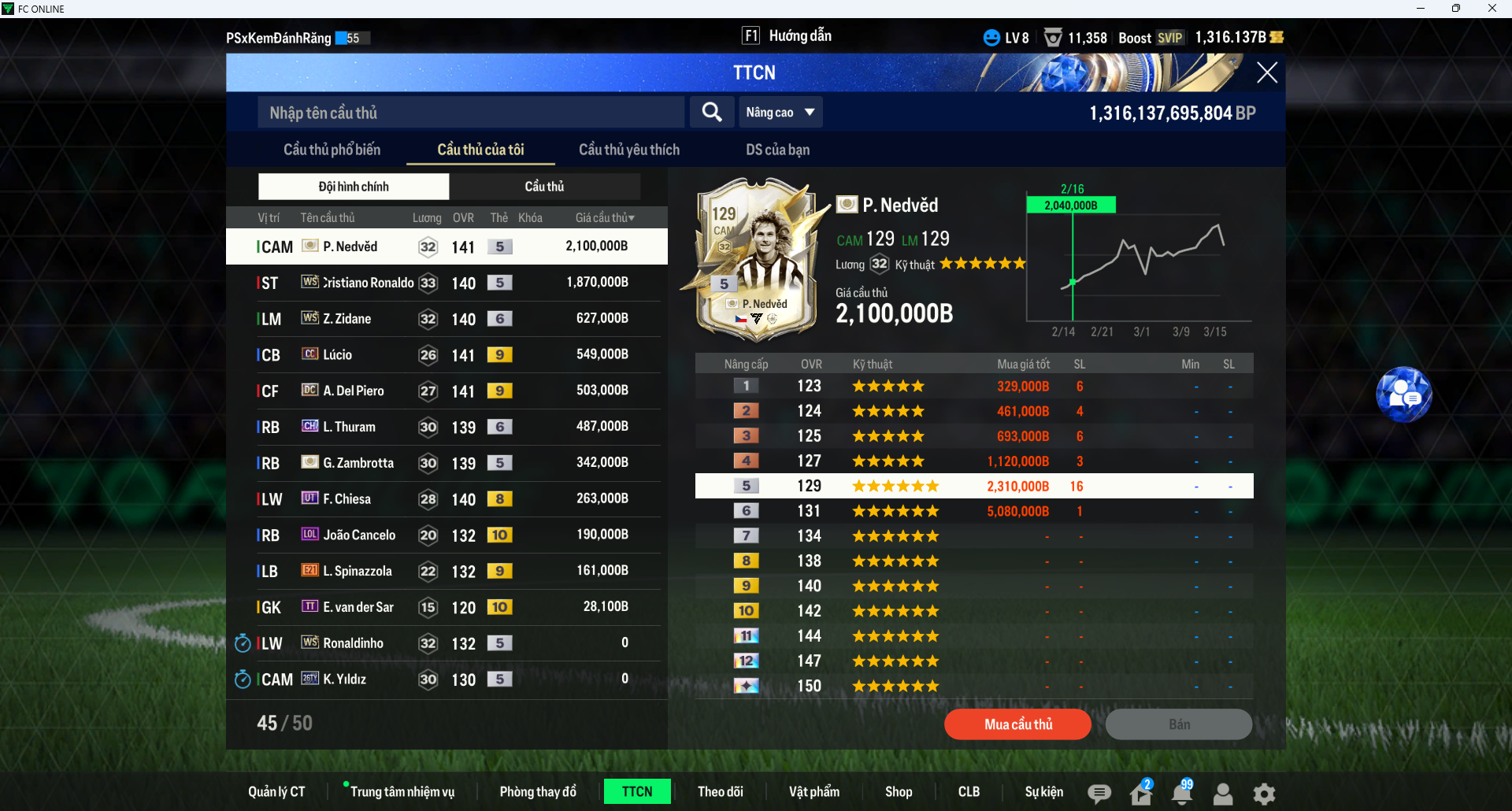1512x811 pixels.
Task: Select the Cầu thủ sub-tab
Action: pyautogui.click(x=544, y=187)
